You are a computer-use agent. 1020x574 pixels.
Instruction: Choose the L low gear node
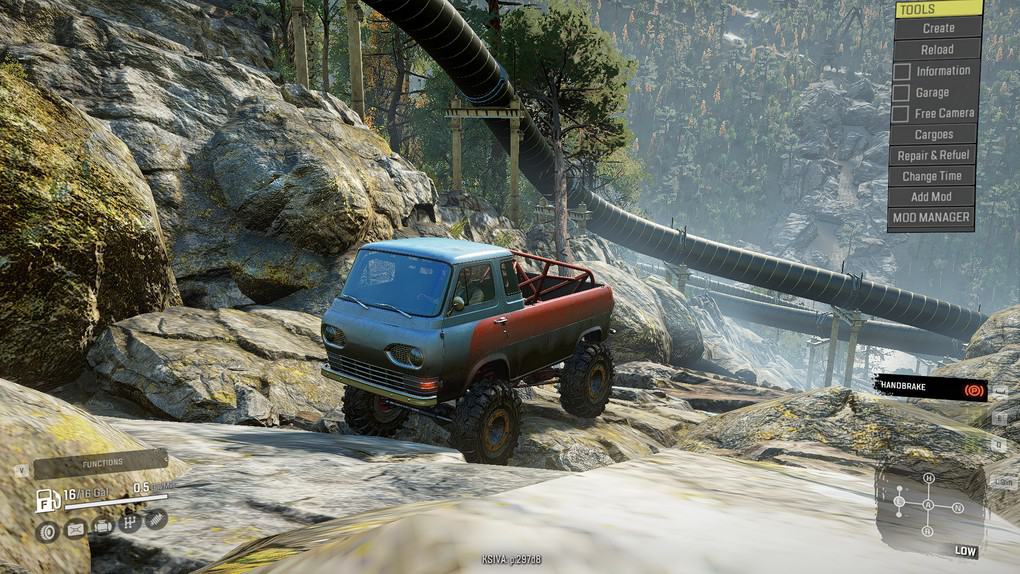point(899,501)
